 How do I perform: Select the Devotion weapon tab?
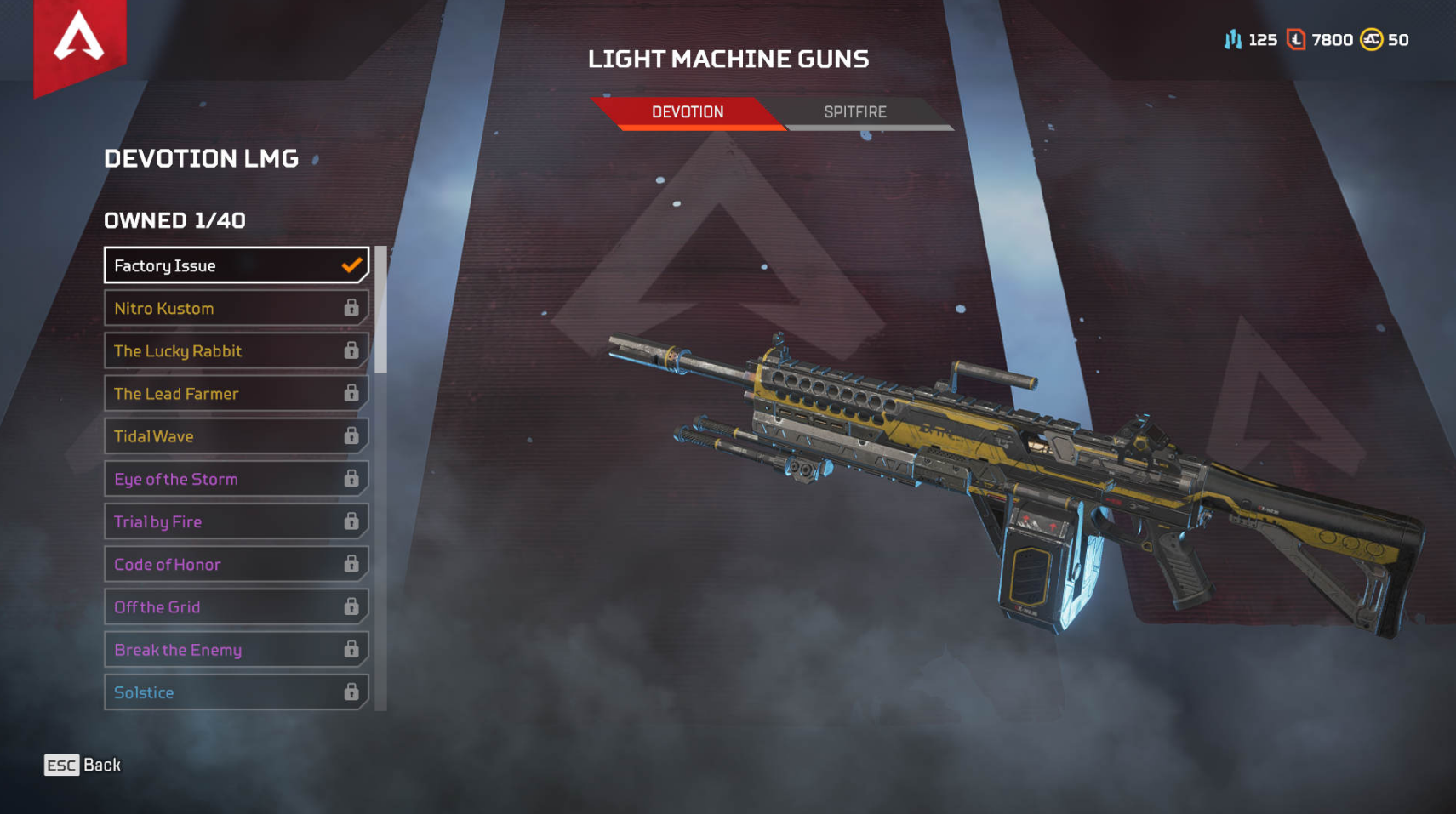pos(688,112)
